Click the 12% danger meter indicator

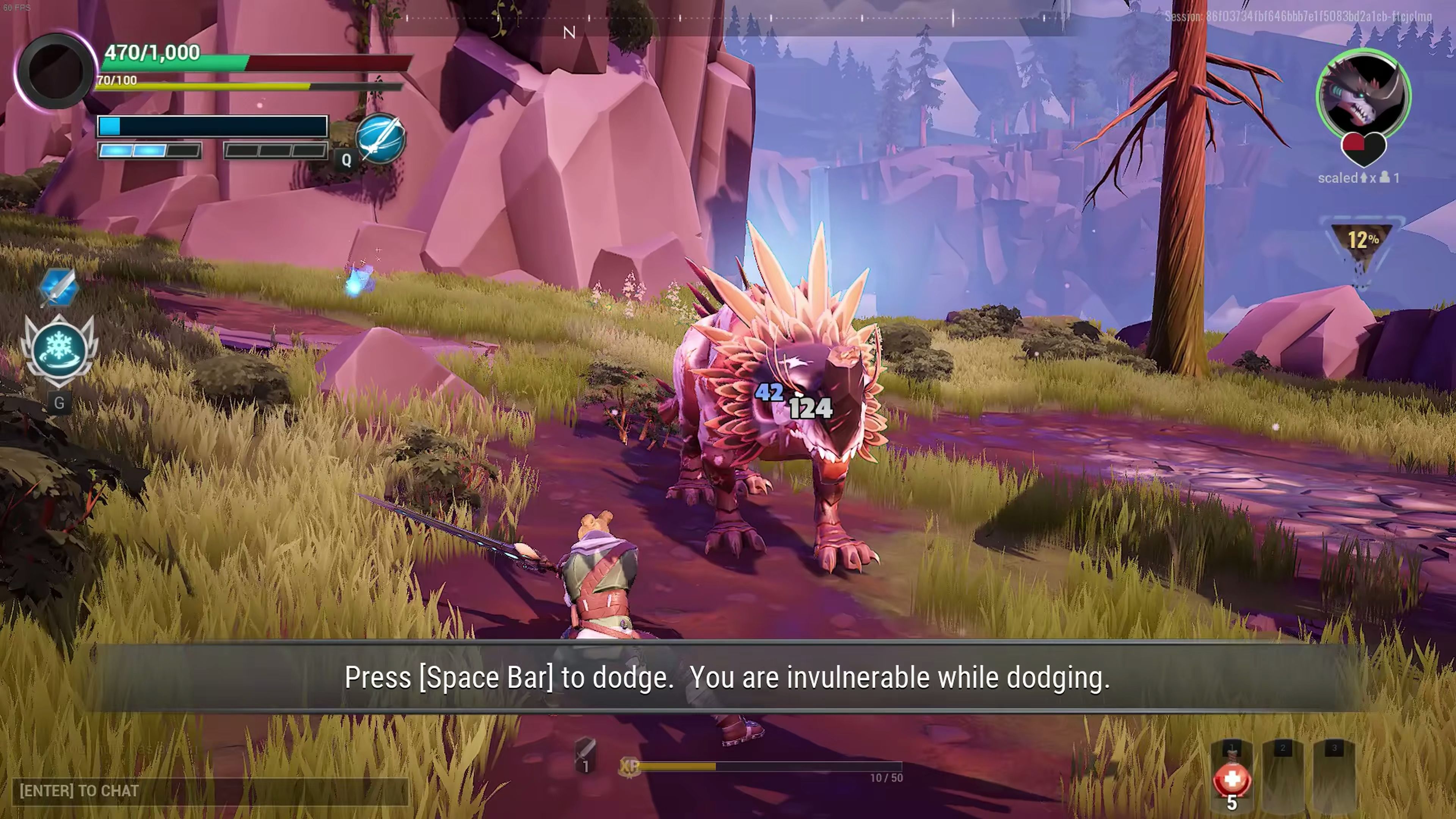[x=1362, y=240]
